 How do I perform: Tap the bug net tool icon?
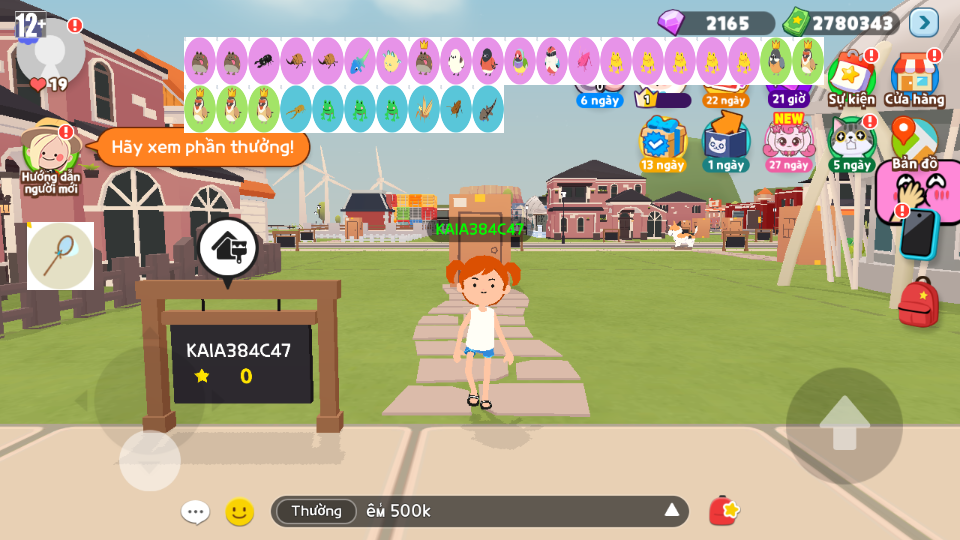point(60,255)
